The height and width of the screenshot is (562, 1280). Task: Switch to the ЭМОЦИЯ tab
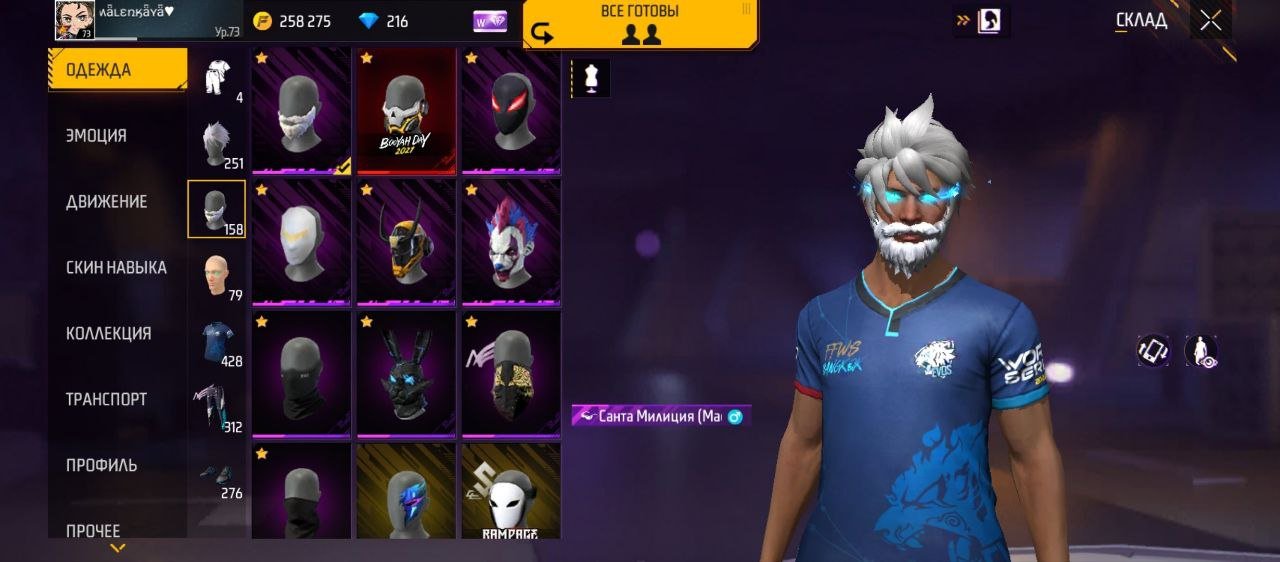pos(96,136)
